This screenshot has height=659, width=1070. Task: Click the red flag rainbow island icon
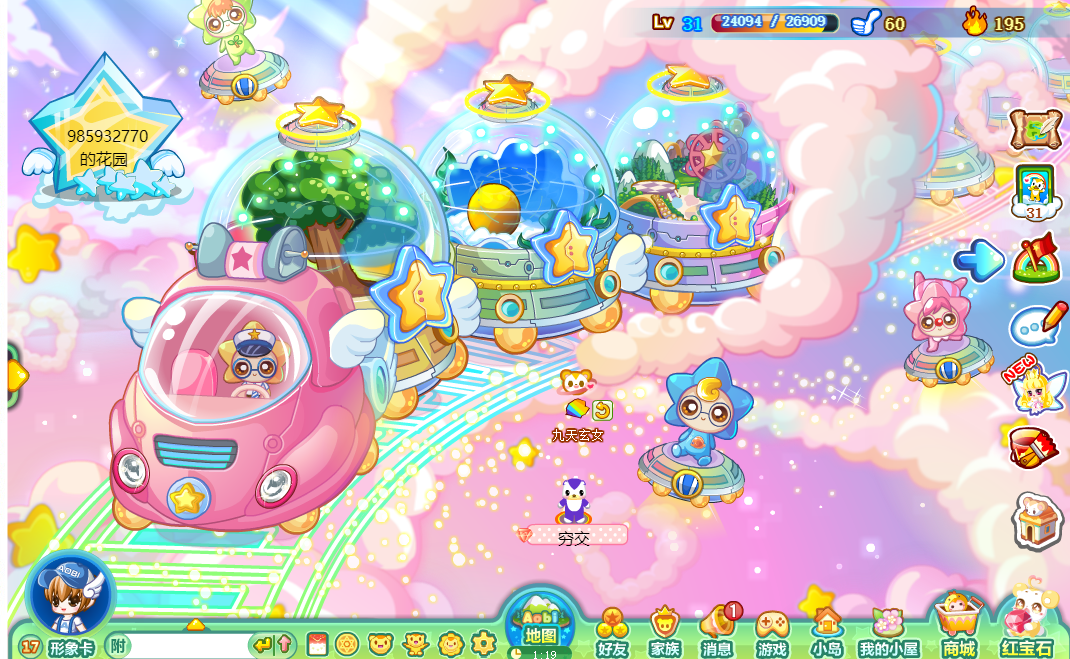[1037, 260]
